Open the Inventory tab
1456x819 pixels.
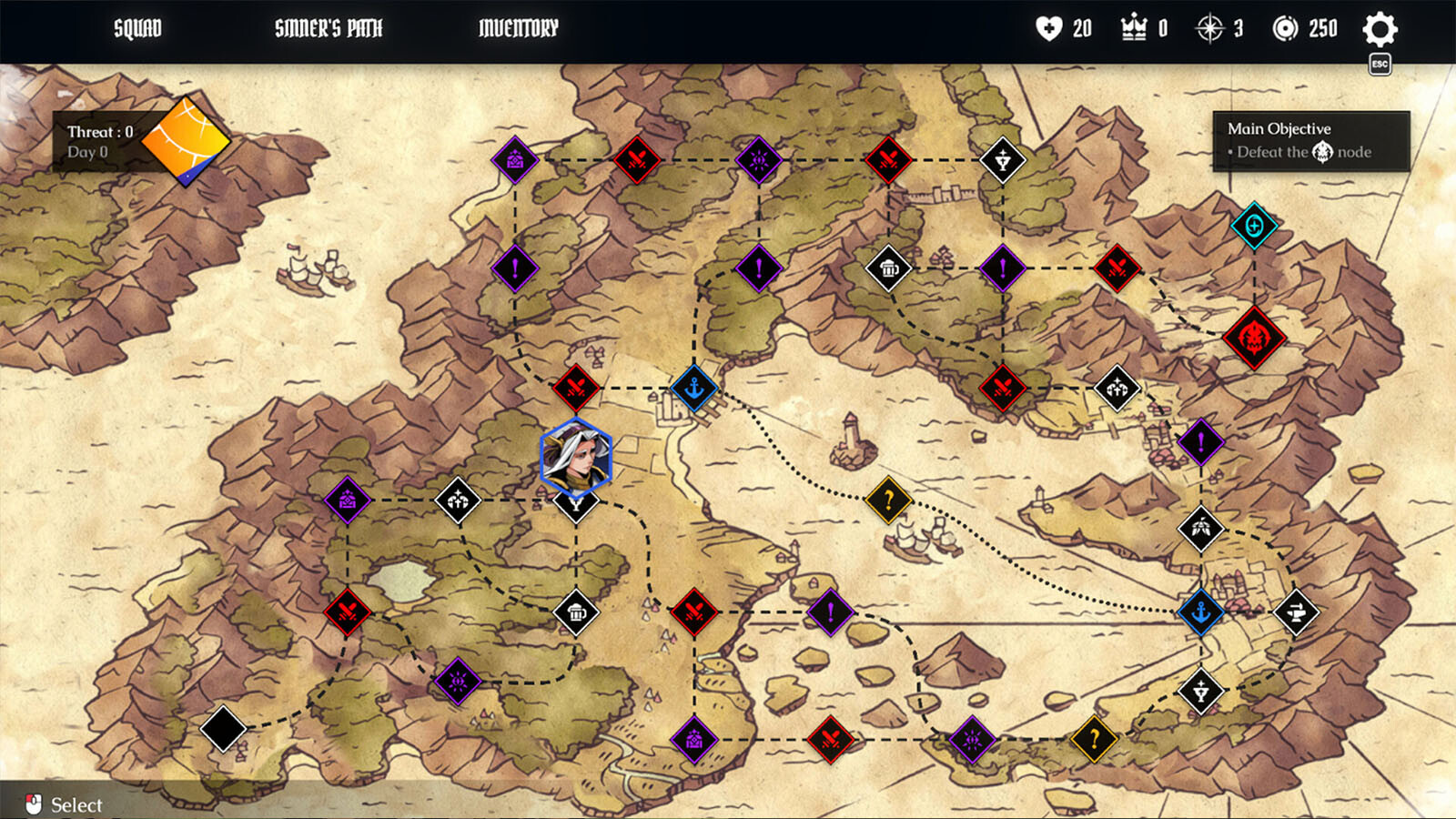pos(518,29)
